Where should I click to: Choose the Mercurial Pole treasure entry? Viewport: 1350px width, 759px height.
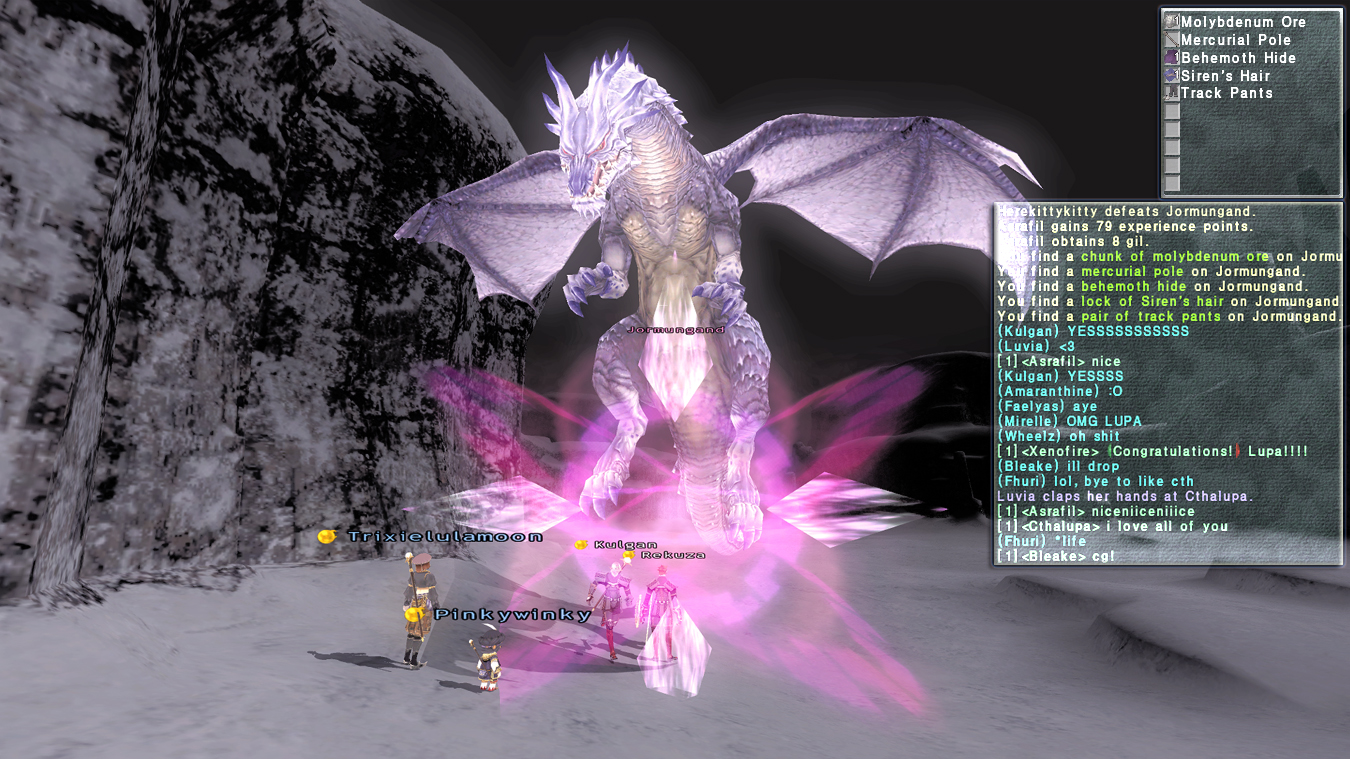tap(1236, 40)
